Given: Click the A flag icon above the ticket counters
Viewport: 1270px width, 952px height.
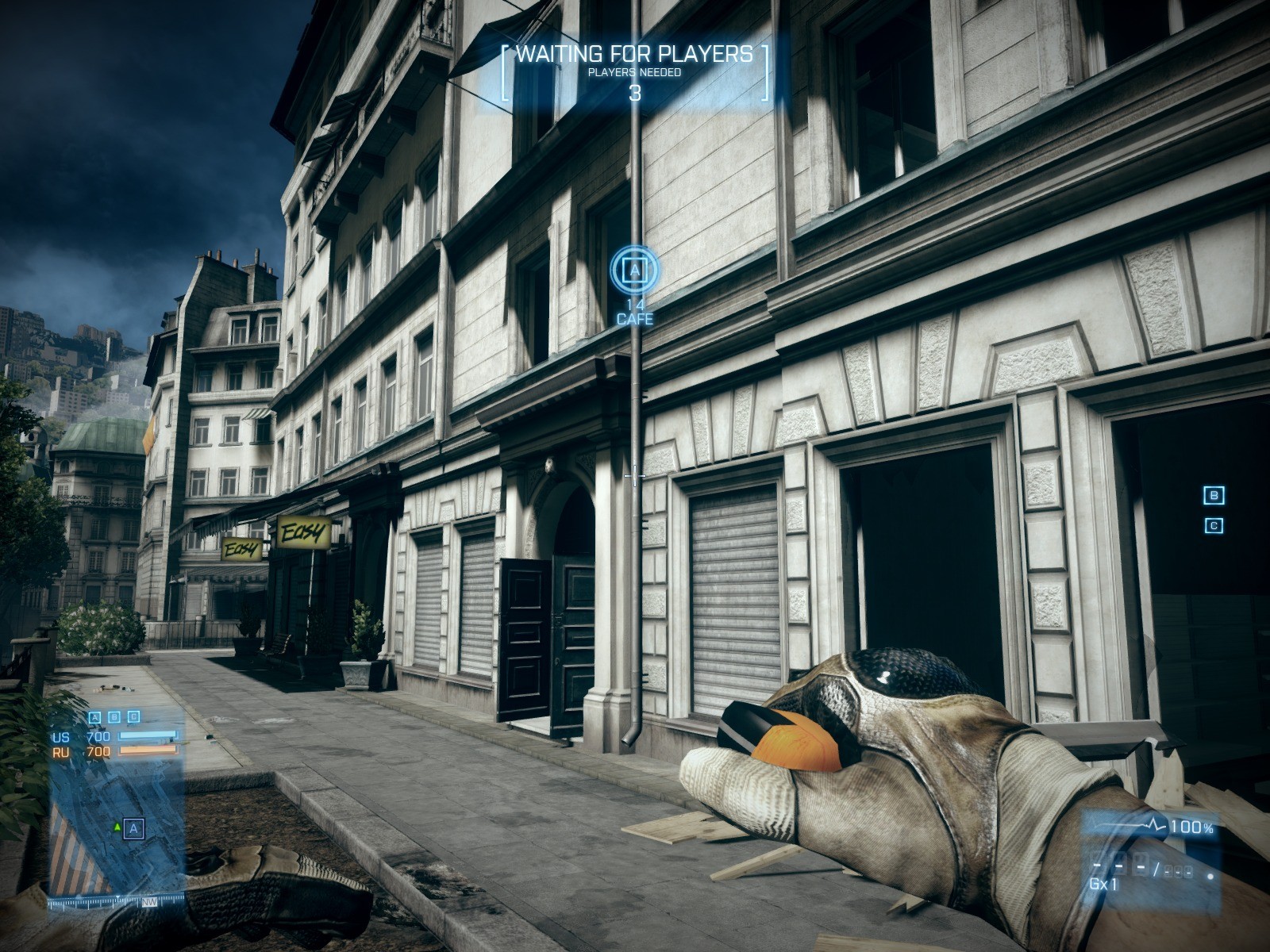Looking at the screenshot, I should 95,717.
